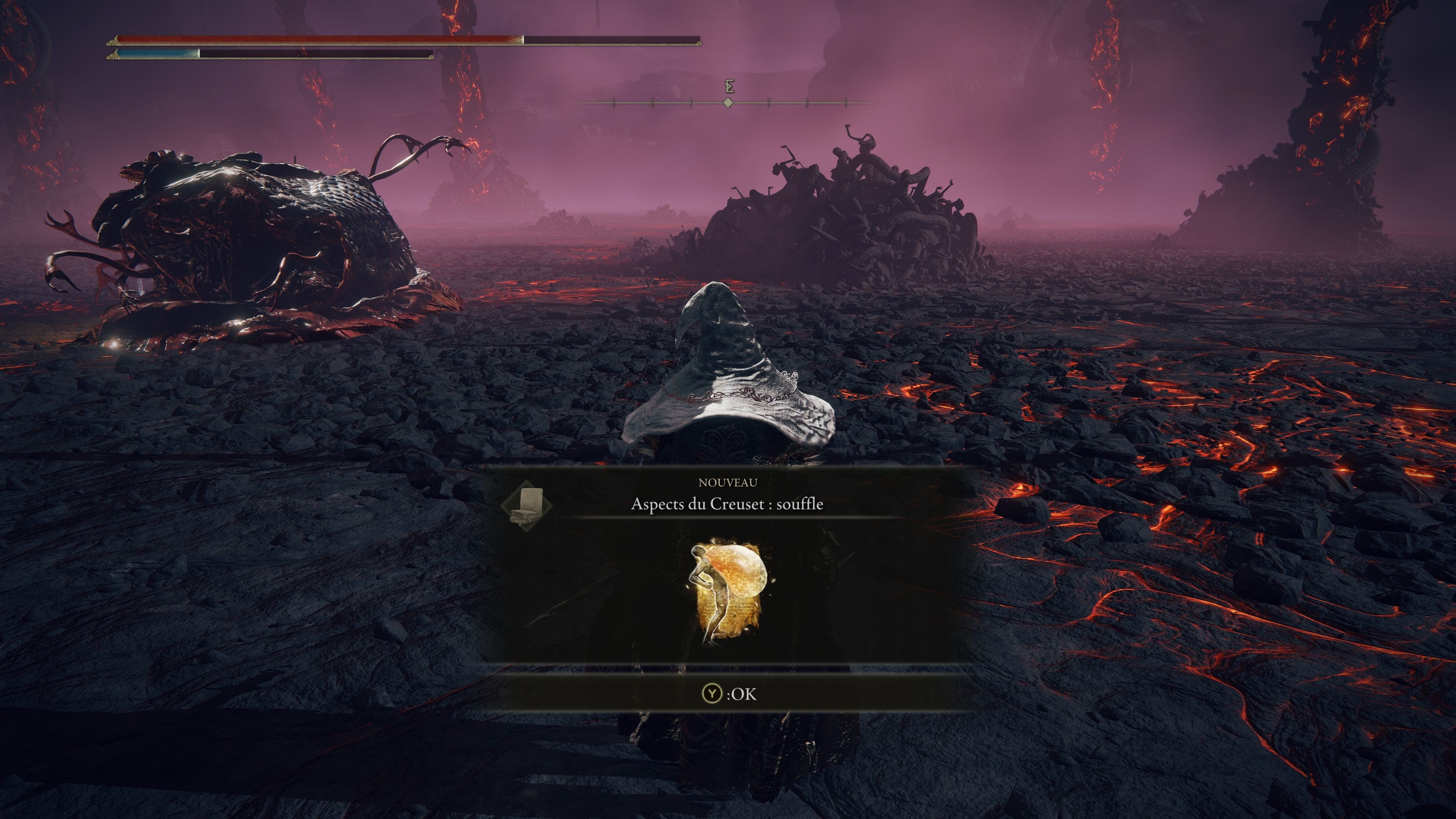Confirm the item popup with OK

coord(728,693)
